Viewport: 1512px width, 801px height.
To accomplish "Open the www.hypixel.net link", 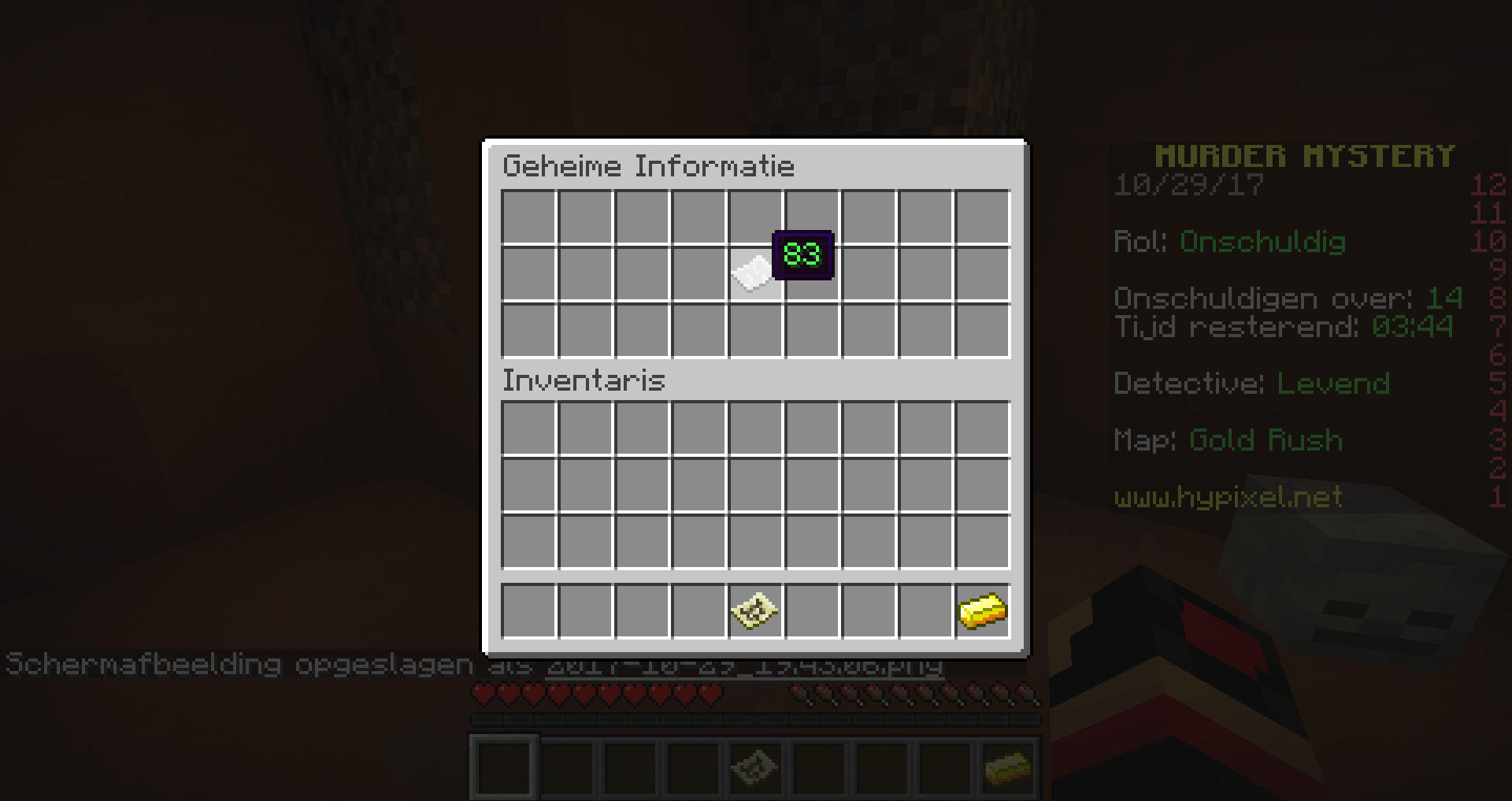I will click(1227, 496).
